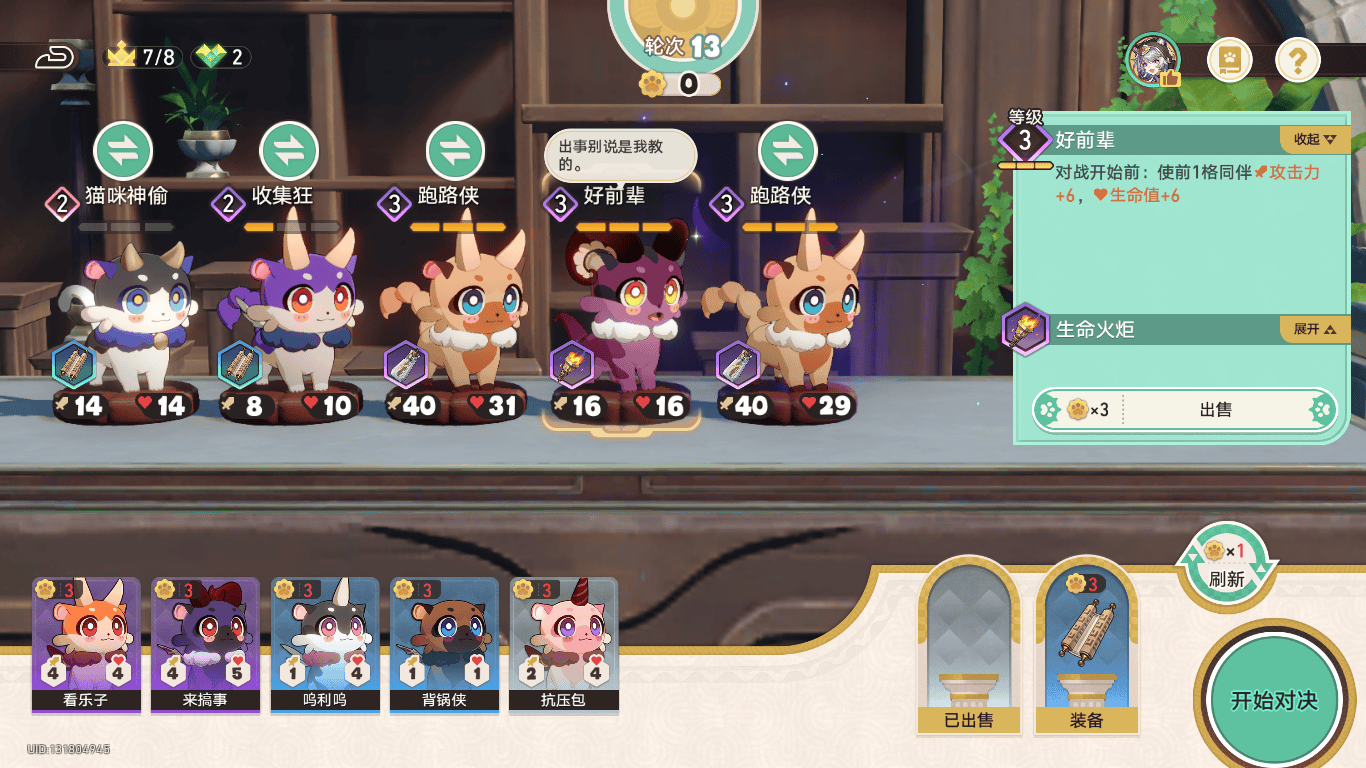This screenshot has height=768, width=1366.
Task: View the player avatar profile
Action: click(1153, 60)
